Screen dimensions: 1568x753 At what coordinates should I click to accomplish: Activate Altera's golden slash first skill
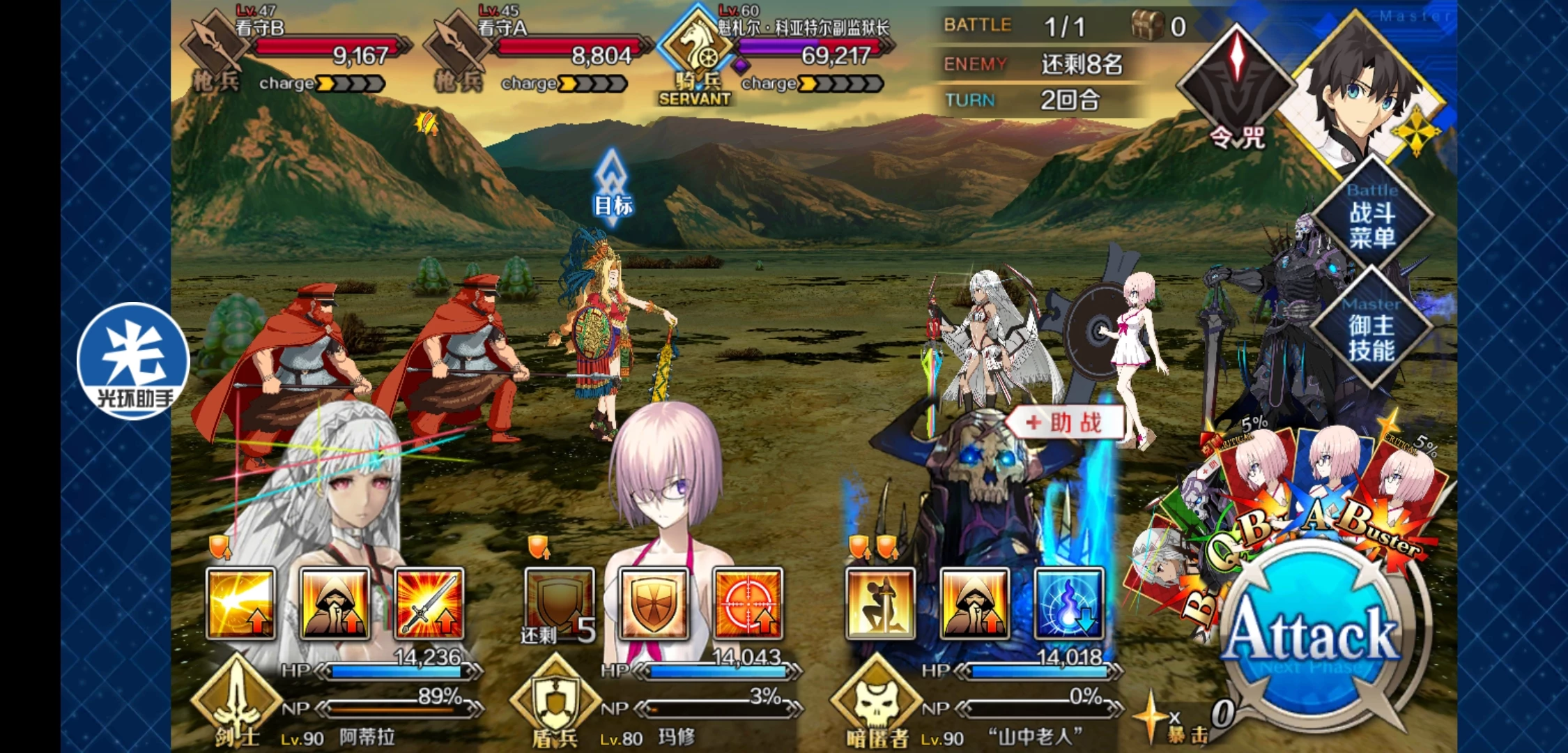241,604
